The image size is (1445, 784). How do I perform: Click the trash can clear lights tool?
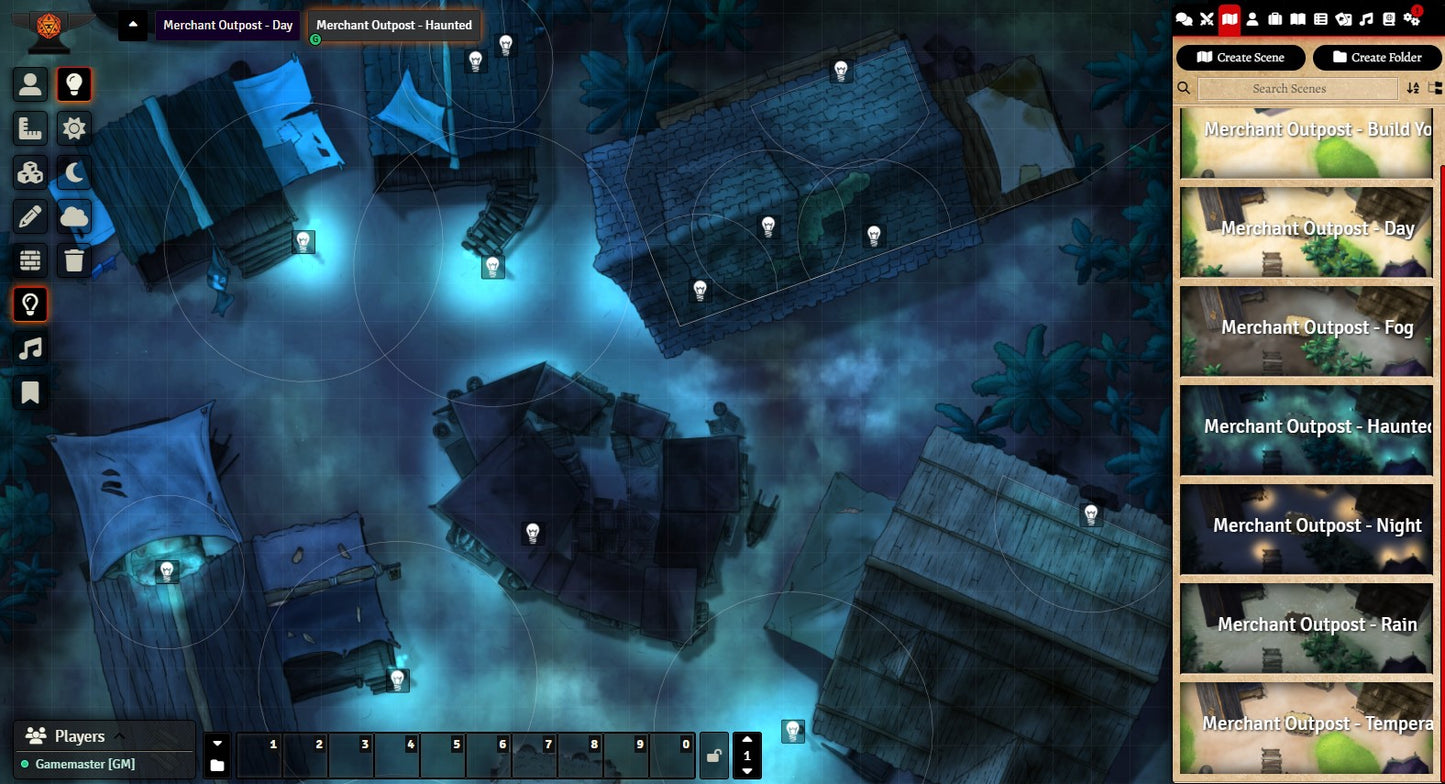pos(74,260)
